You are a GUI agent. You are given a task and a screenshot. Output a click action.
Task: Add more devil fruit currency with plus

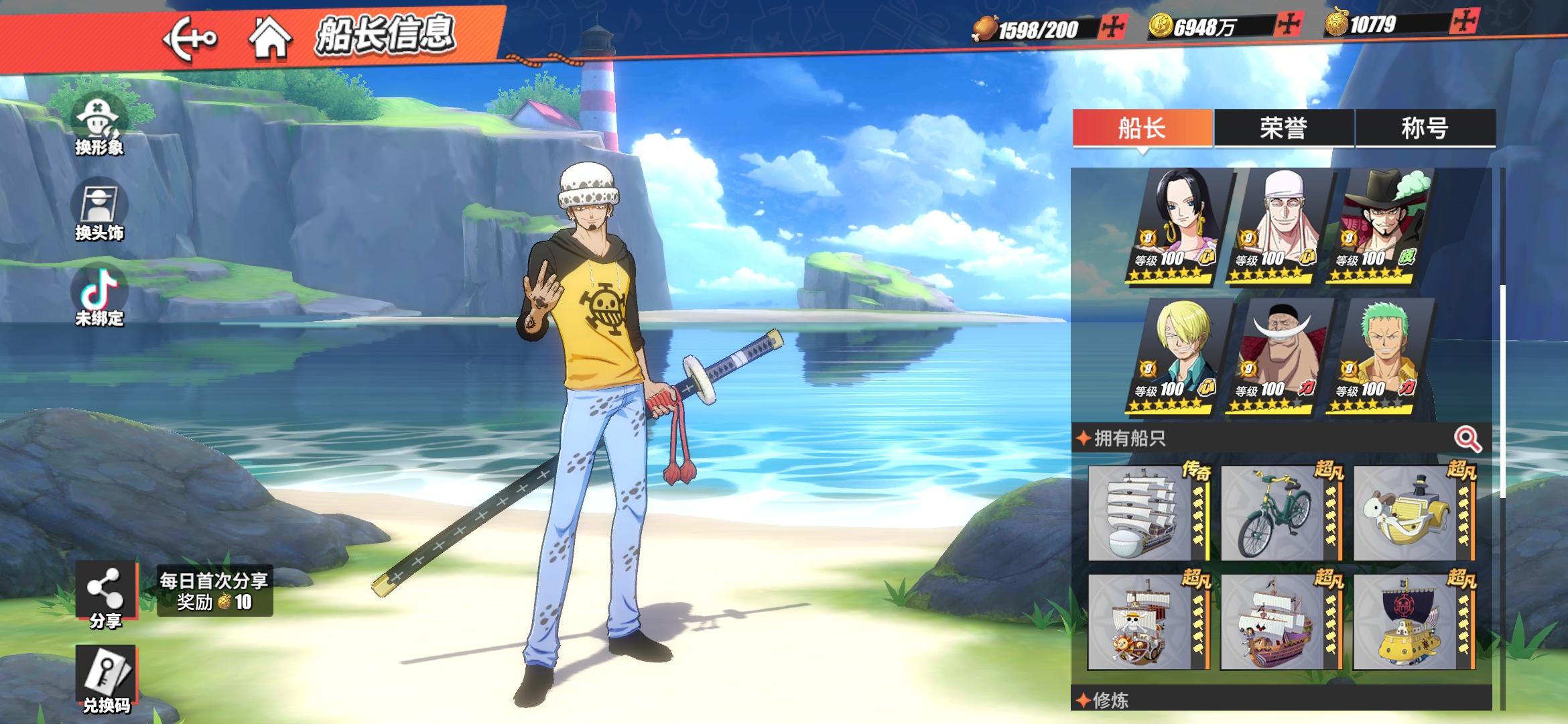pyautogui.click(x=1465, y=23)
